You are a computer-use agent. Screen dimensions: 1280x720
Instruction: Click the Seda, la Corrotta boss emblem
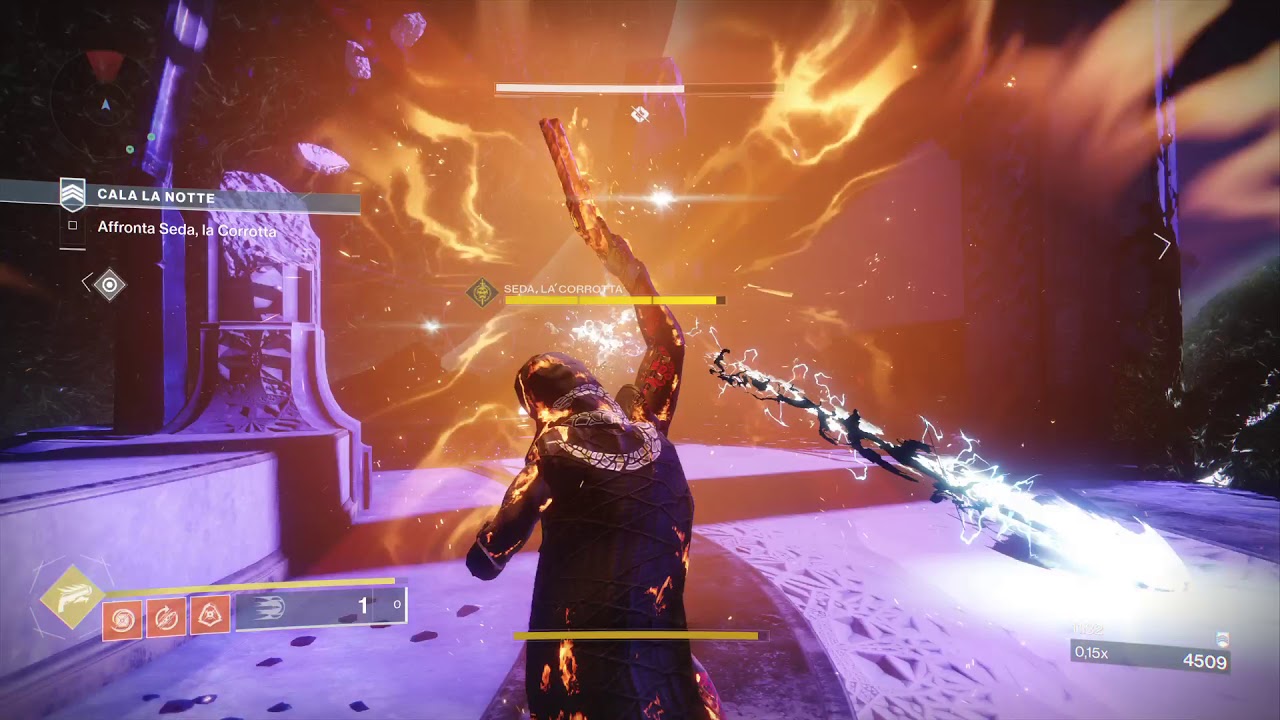click(x=483, y=293)
